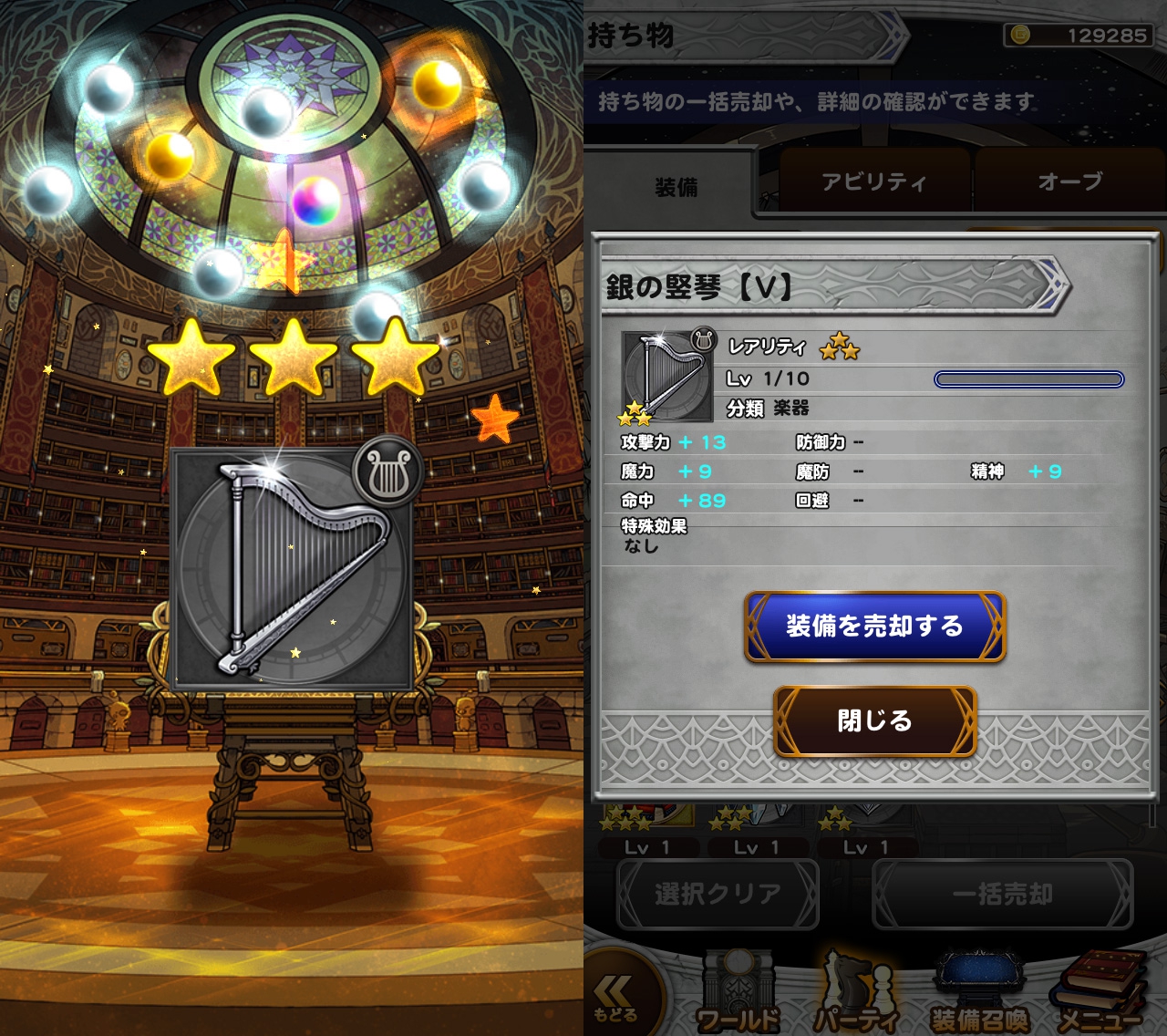Image resolution: width=1167 pixels, height=1036 pixels.
Task: Click the 選択クリア button
Action: [718, 895]
